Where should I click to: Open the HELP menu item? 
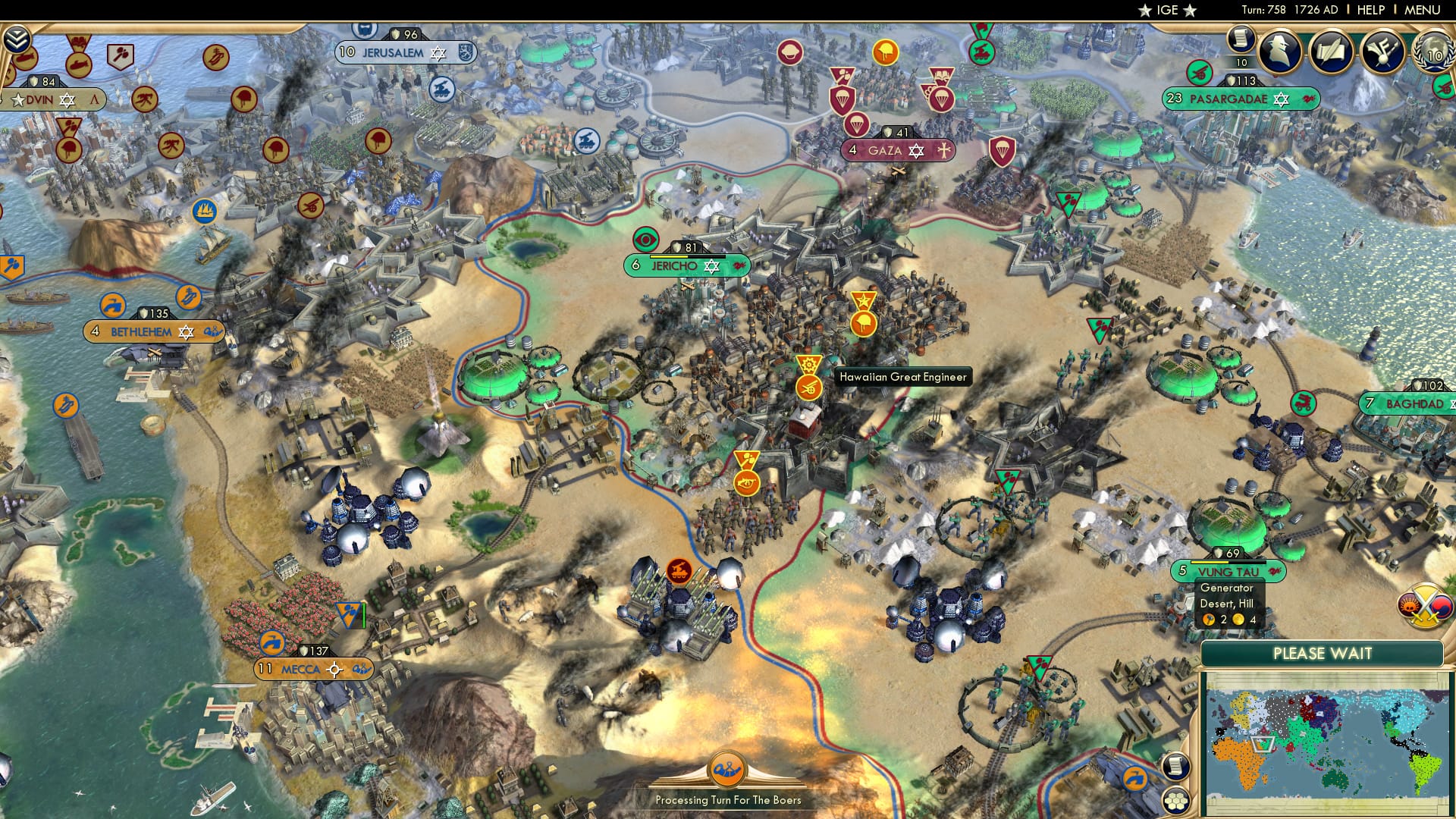[x=1371, y=9]
